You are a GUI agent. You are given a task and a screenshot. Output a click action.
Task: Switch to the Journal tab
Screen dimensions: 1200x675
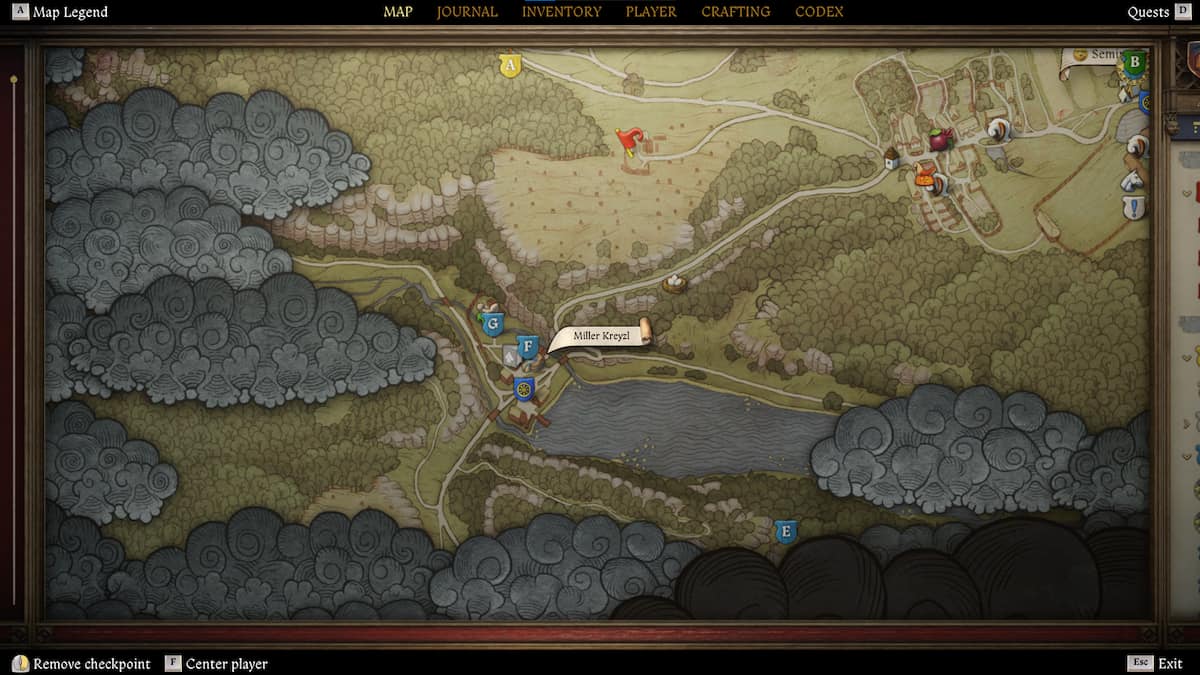[467, 12]
